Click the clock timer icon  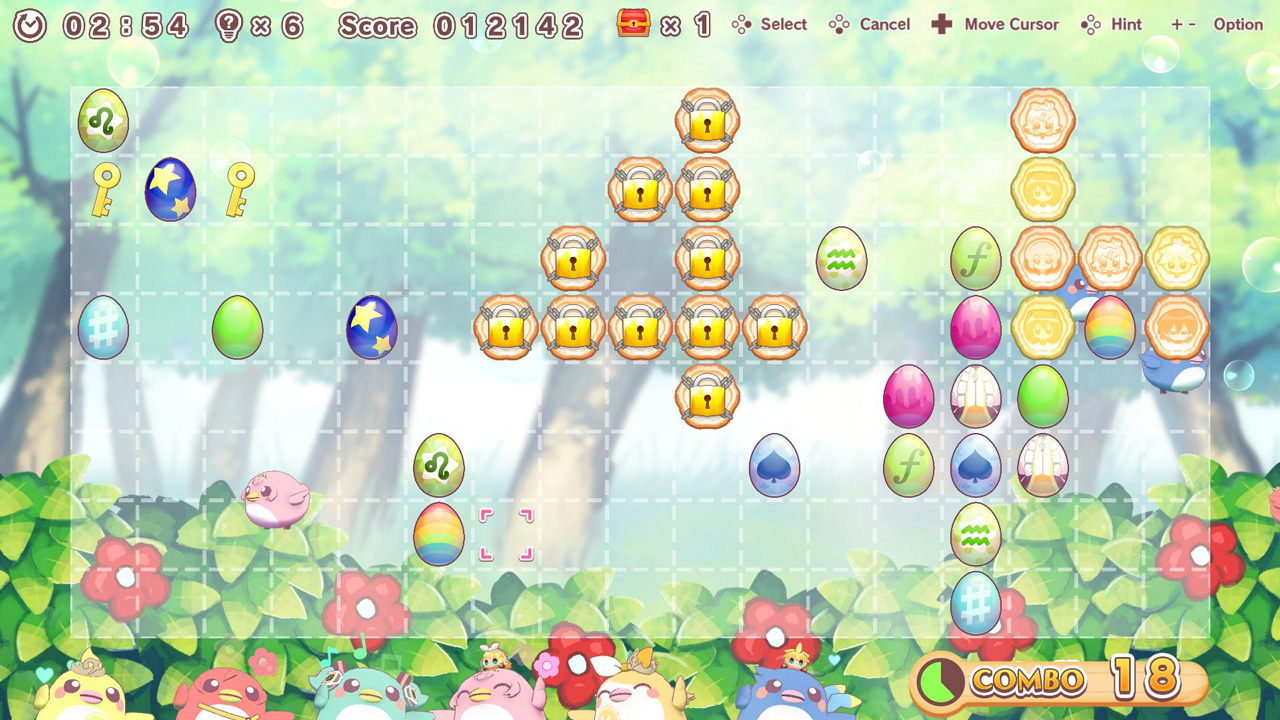point(28,23)
